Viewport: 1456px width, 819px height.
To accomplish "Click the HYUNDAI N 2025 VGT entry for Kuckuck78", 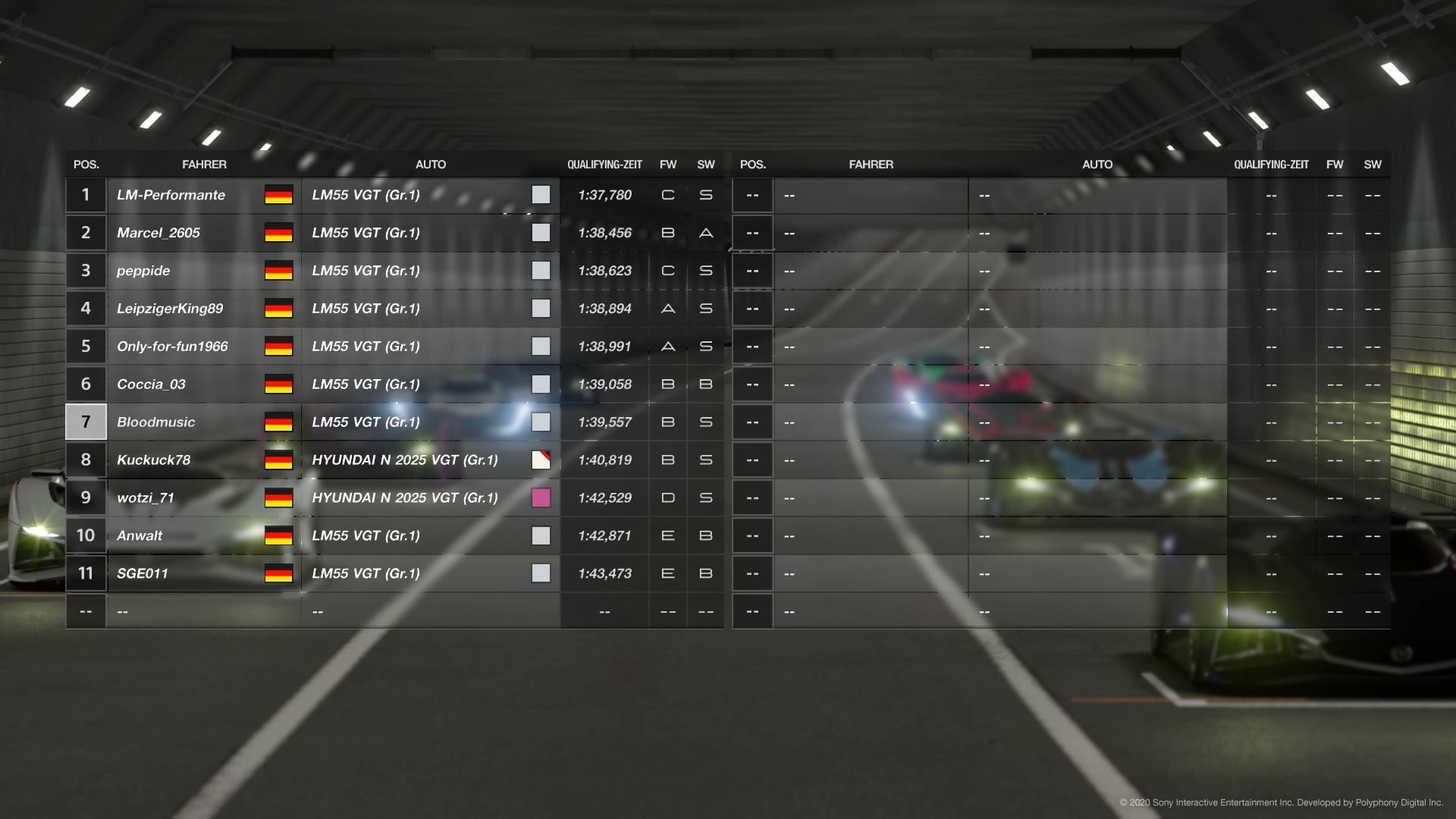I will (406, 460).
